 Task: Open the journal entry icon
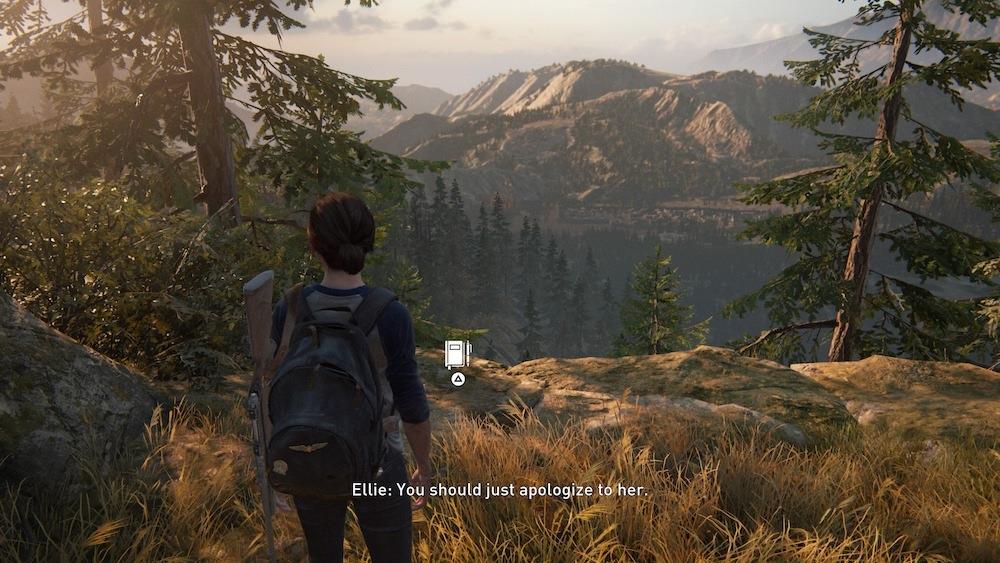point(457,354)
